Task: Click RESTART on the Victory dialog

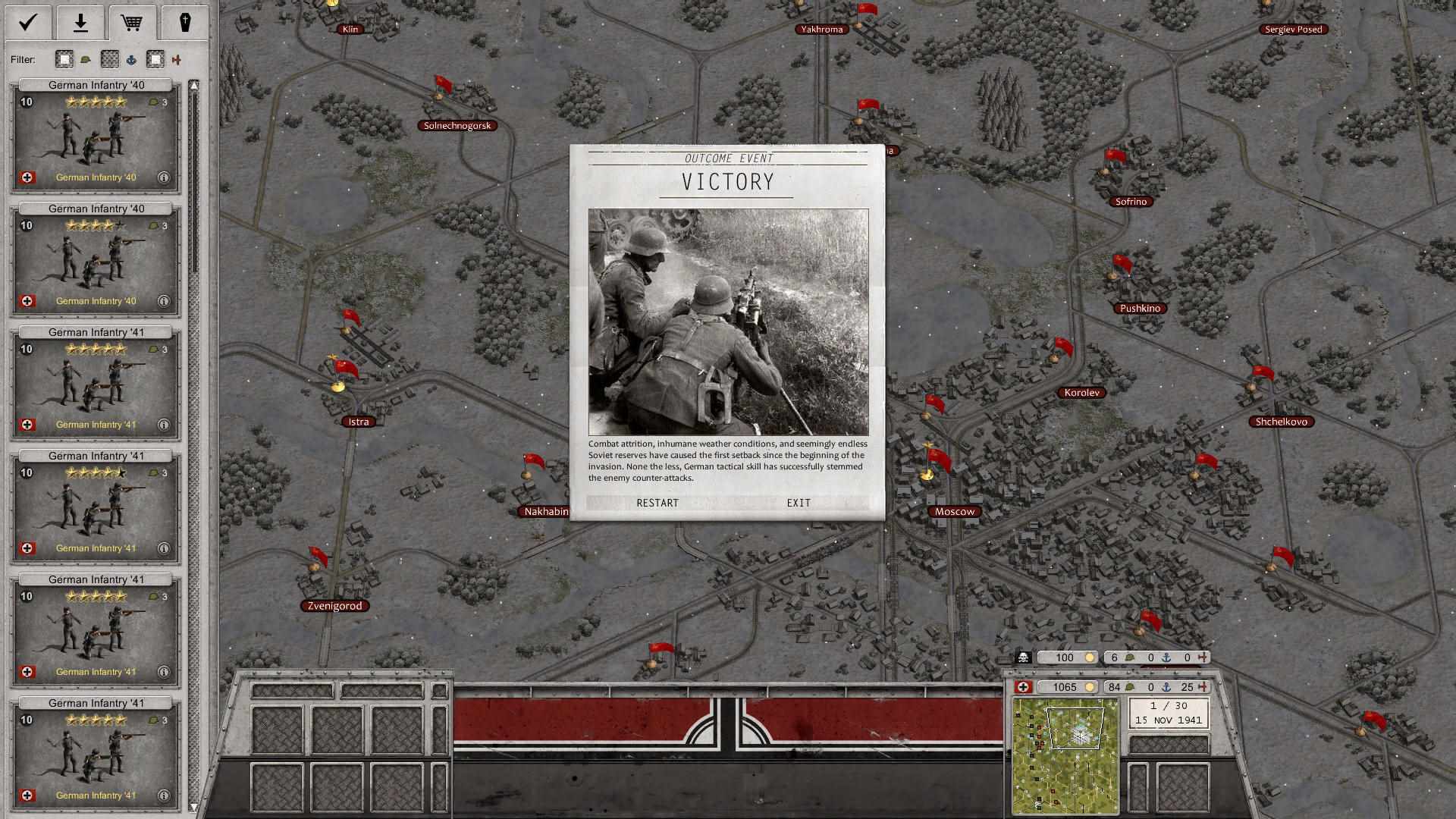Action: pos(657,503)
